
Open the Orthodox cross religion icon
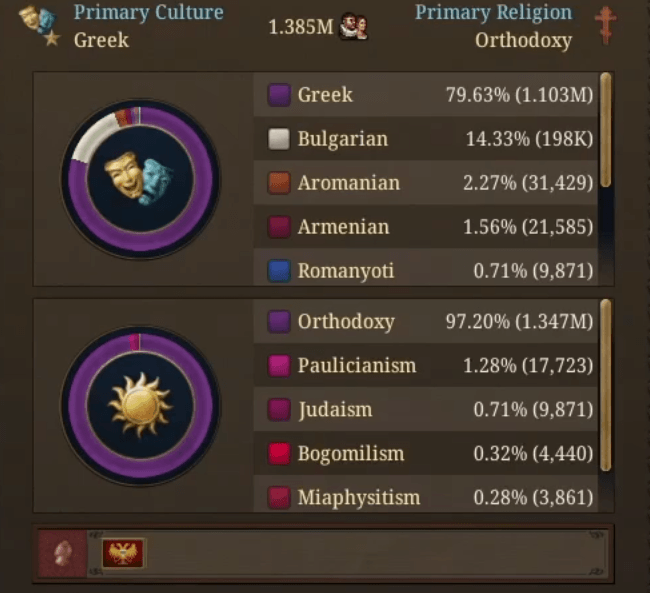605,25
